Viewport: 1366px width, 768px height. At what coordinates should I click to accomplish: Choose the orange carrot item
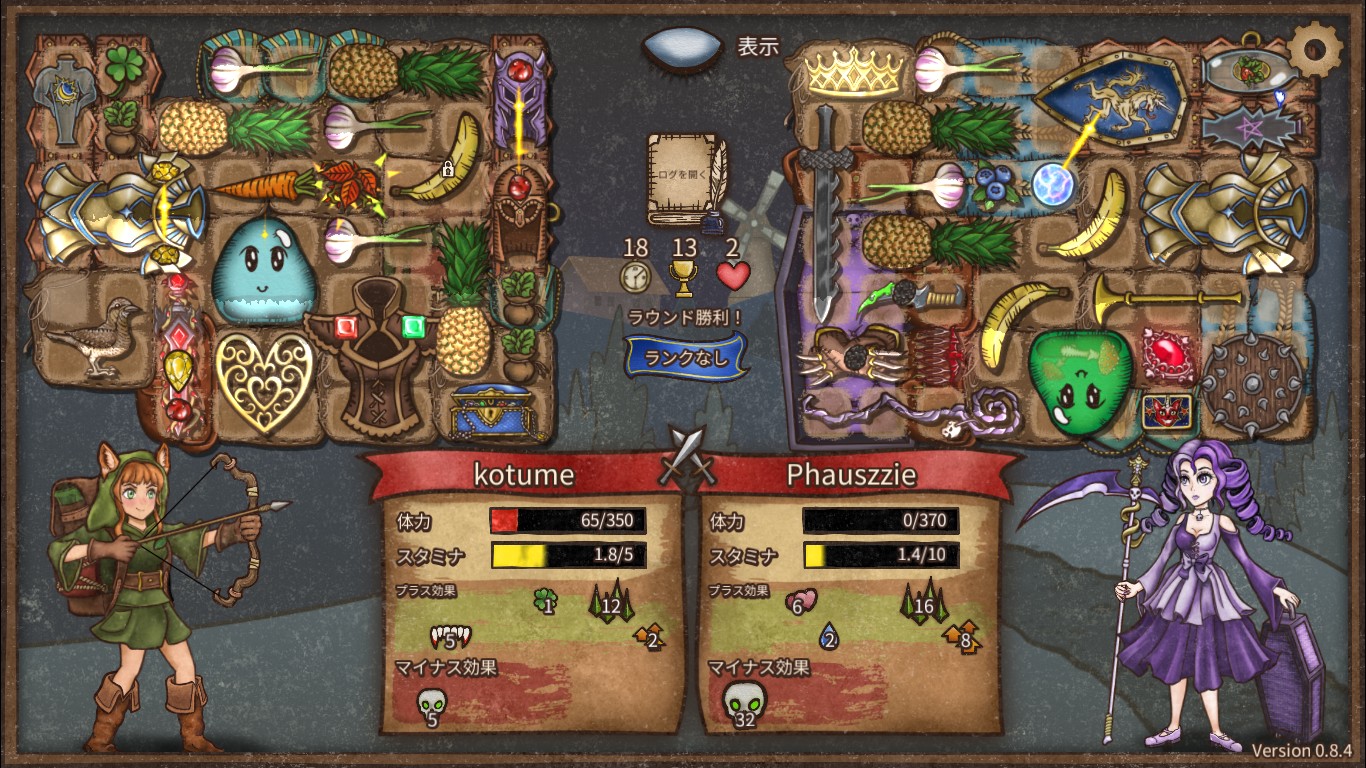pyautogui.click(x=256, y=186)
